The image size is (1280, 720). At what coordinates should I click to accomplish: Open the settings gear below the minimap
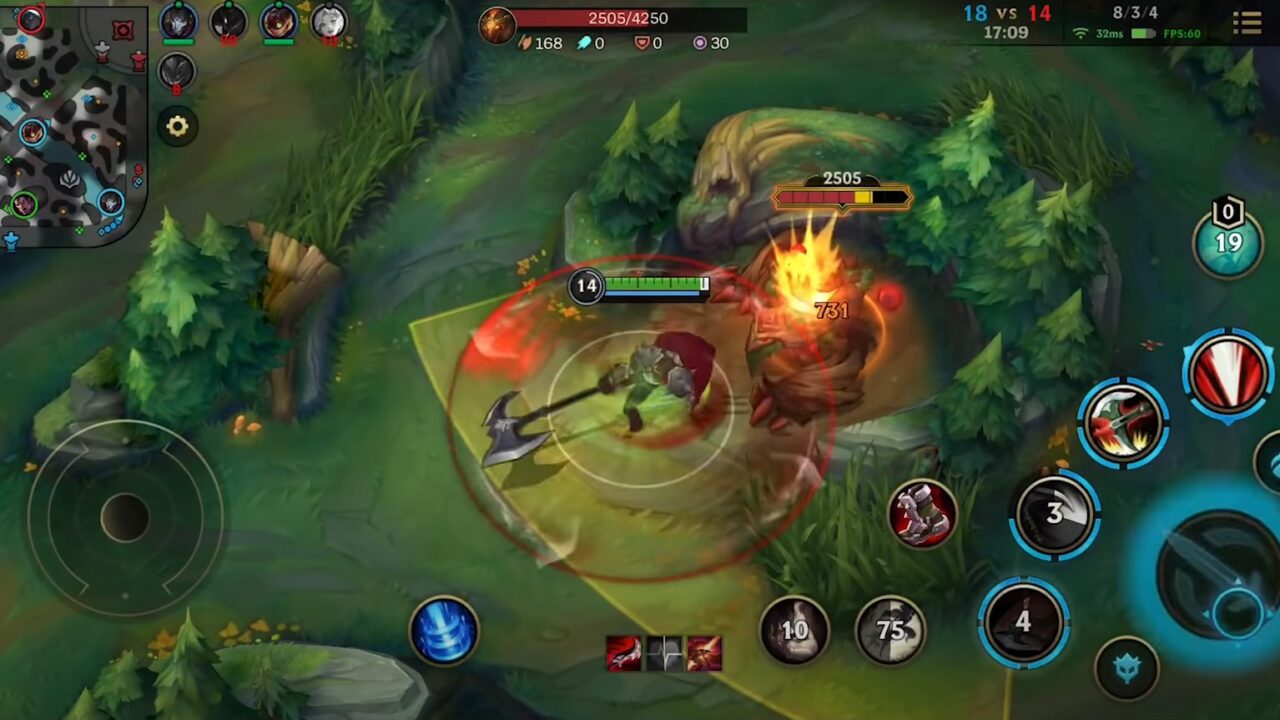click(178, 127)
